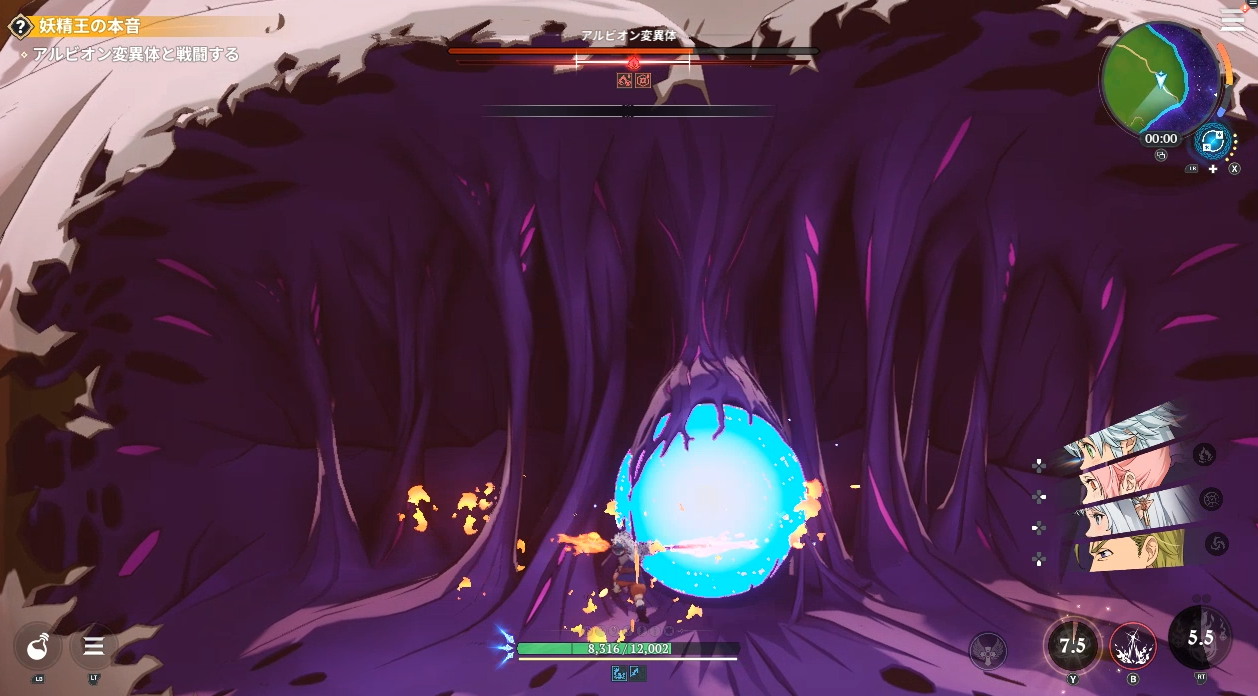The height and width of the screenshot is (696, 1258).
Task: Use the potion flask quick item
Action: [x=40, y=647]
